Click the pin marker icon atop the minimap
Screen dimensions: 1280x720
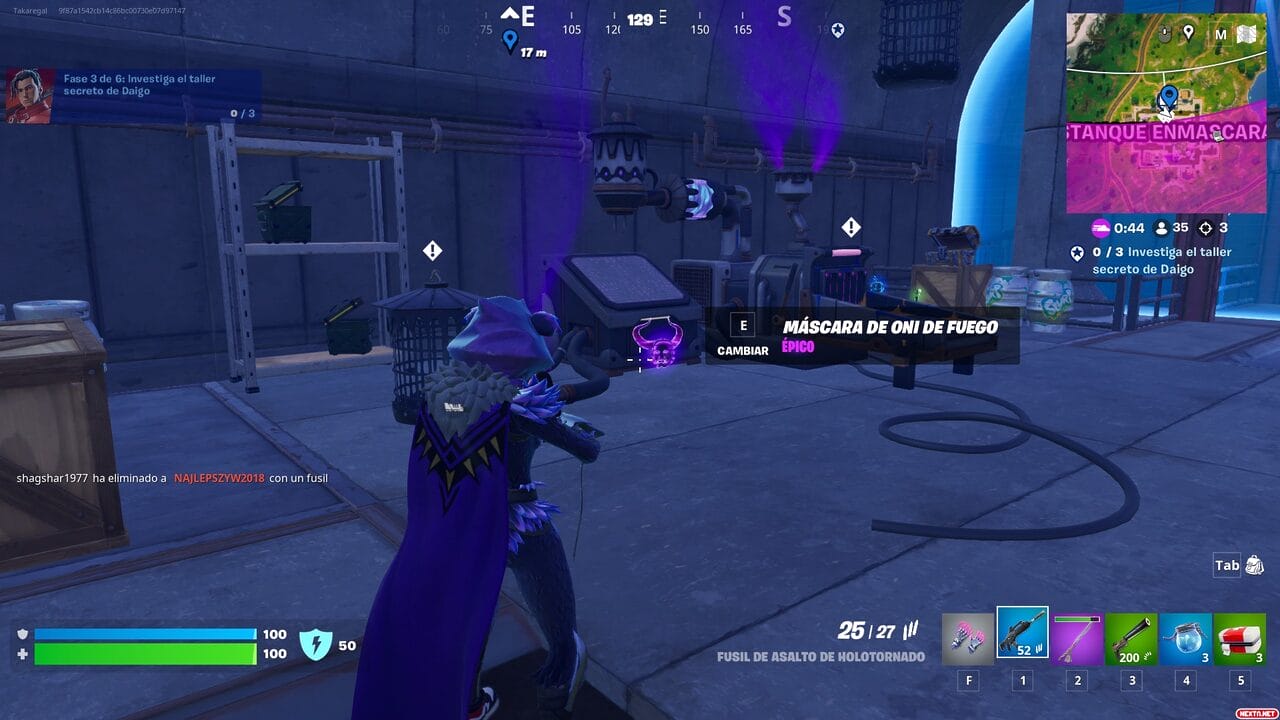click(1188, 32)
